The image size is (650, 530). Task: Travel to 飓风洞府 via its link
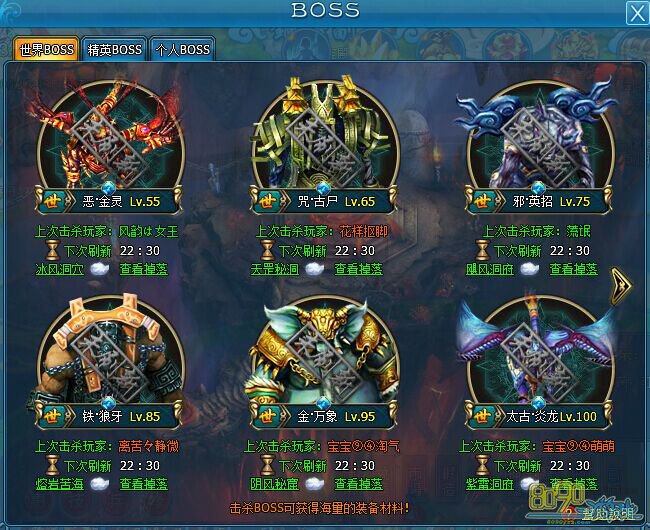coord(488,269)
